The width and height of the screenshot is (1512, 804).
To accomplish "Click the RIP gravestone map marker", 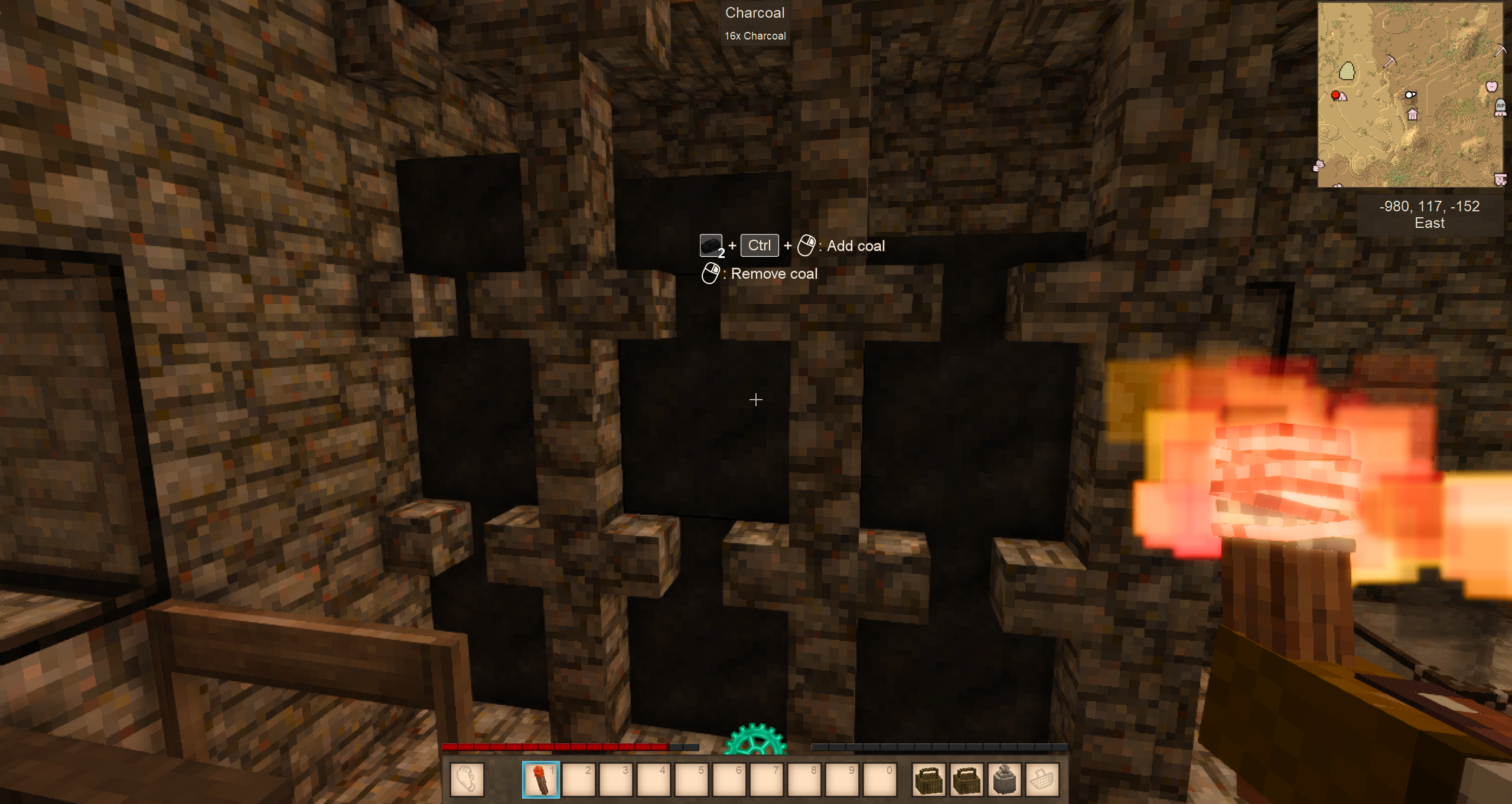I will [x=1500, y=107].
